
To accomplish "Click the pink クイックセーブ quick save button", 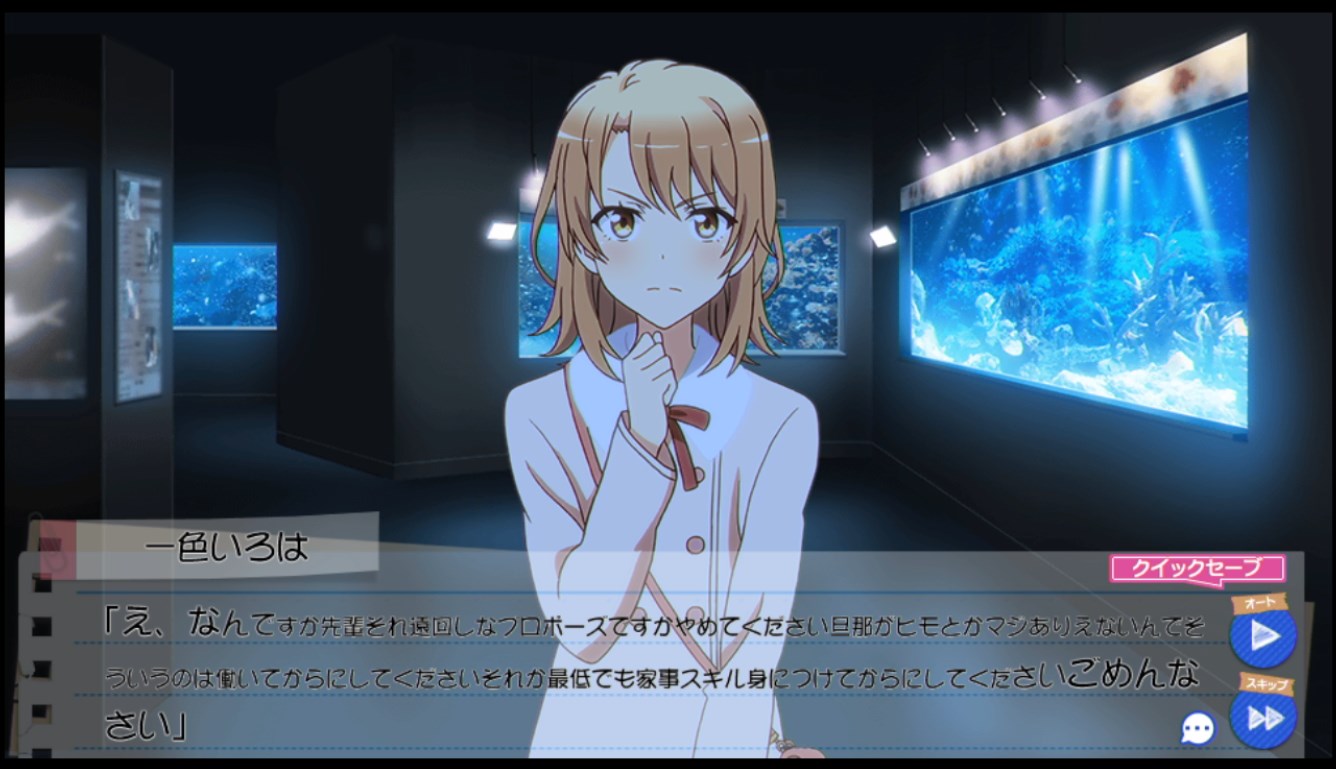I will coord(1196,569).
